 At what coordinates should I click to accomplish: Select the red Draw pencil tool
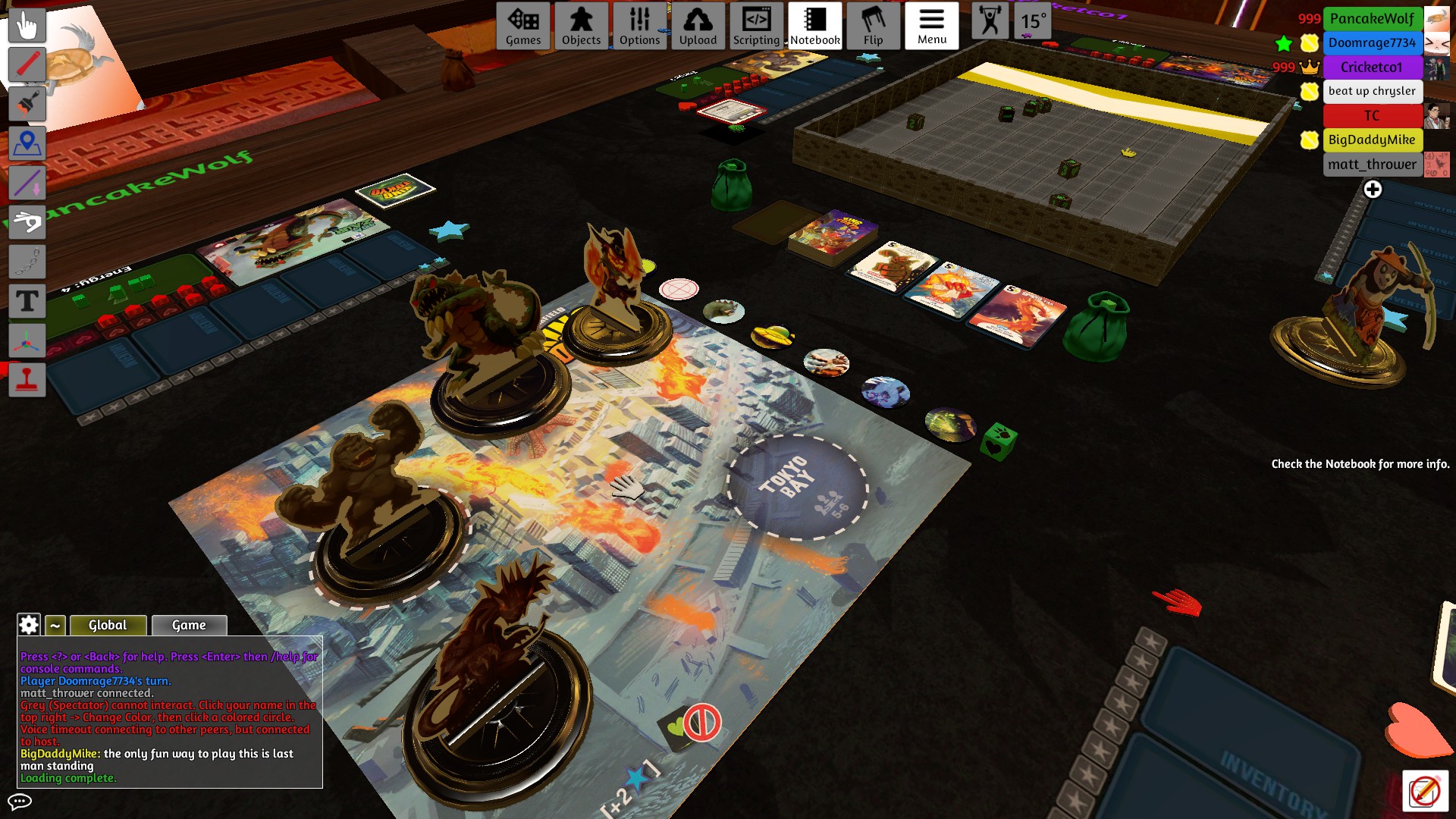[x=27, y=64]
